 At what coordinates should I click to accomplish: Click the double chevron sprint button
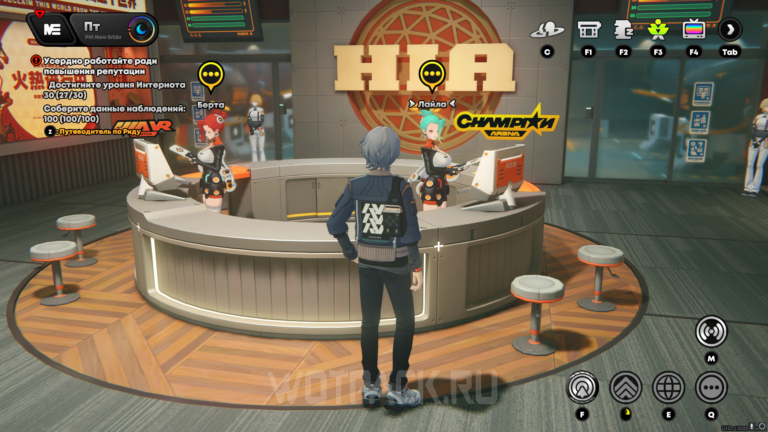coord(626,386)
